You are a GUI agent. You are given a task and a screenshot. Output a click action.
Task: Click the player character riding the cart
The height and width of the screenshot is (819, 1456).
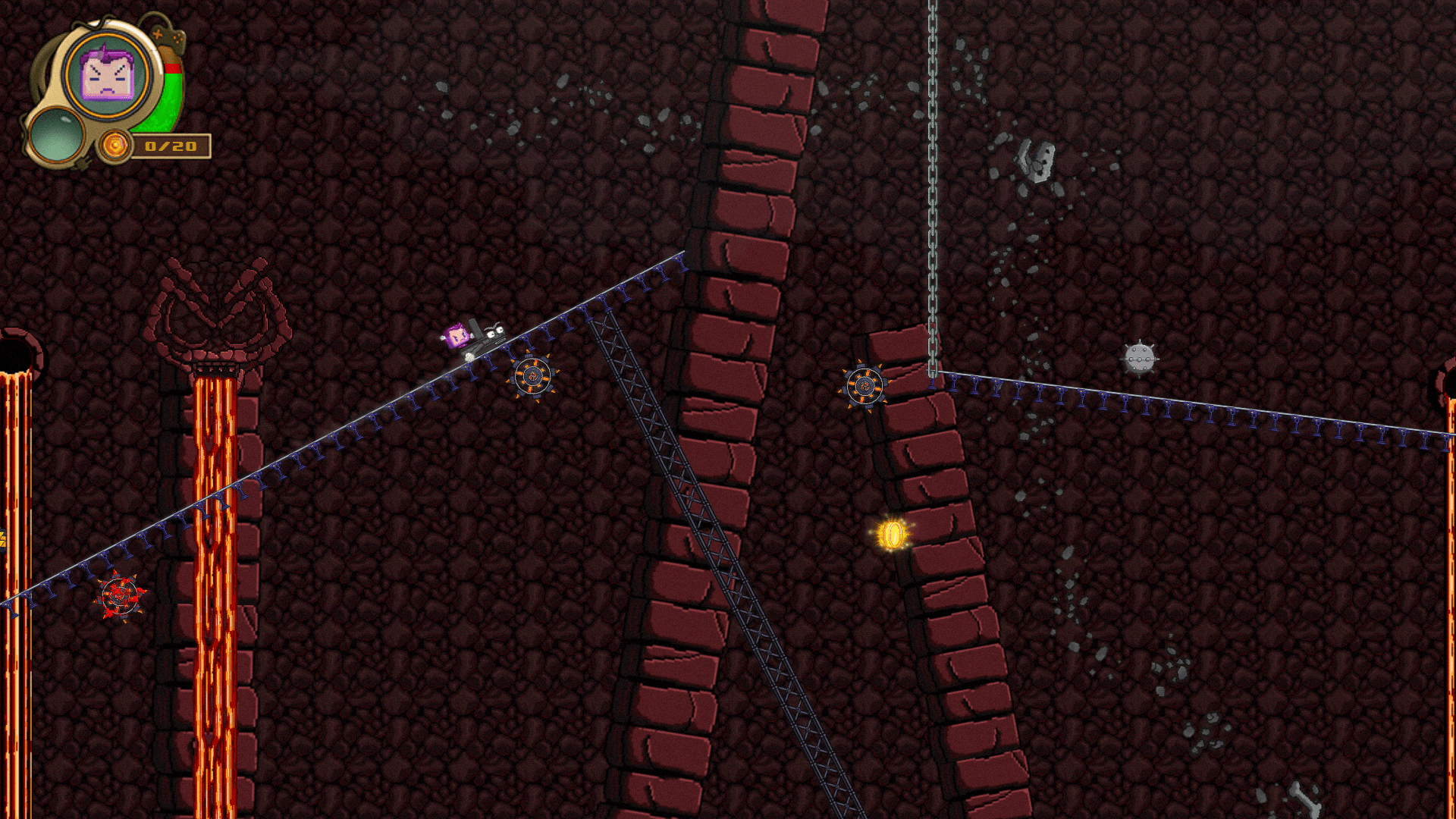tap(458, 334)
